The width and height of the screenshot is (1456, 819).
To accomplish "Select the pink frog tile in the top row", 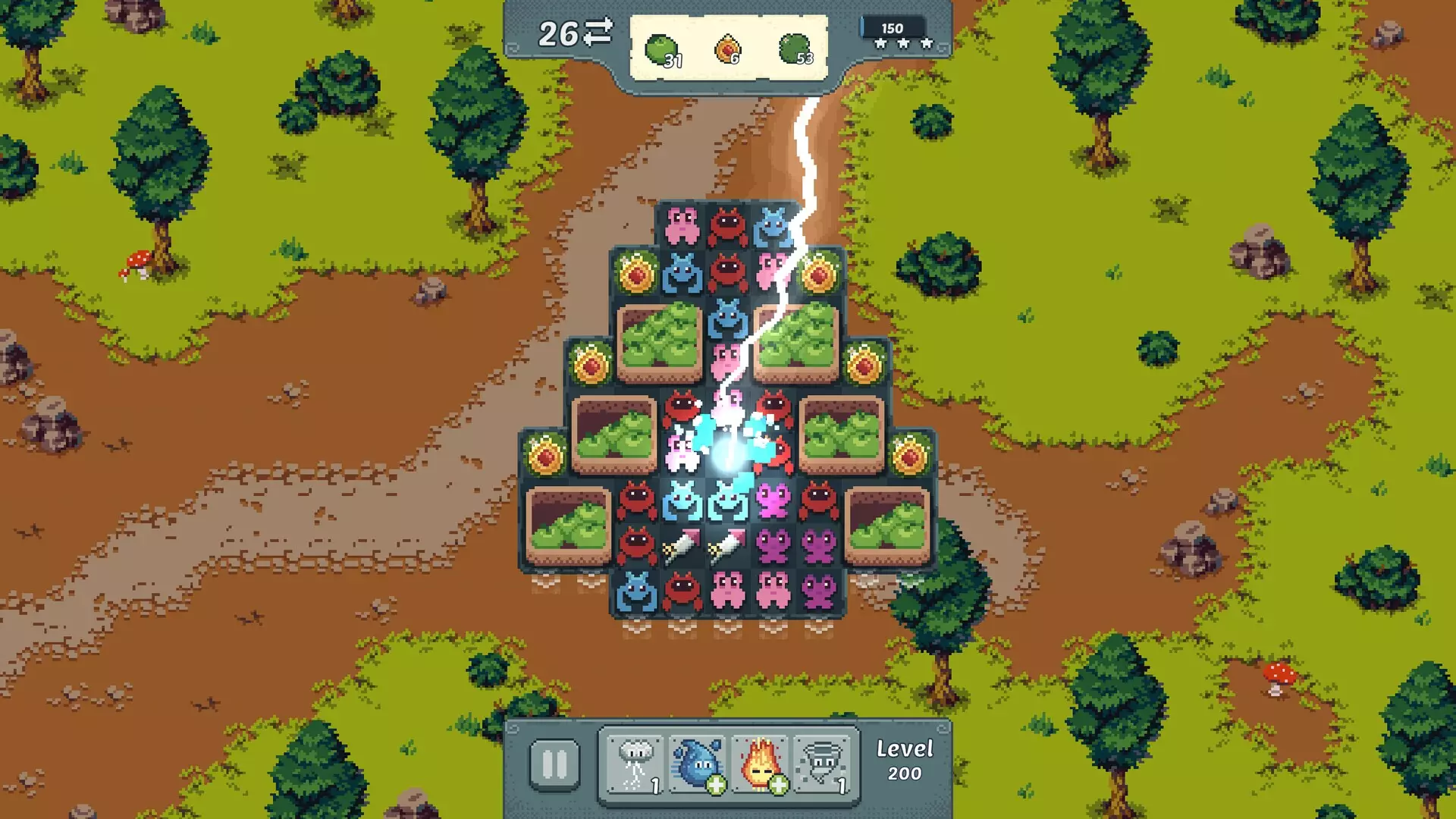I will 682,224.
